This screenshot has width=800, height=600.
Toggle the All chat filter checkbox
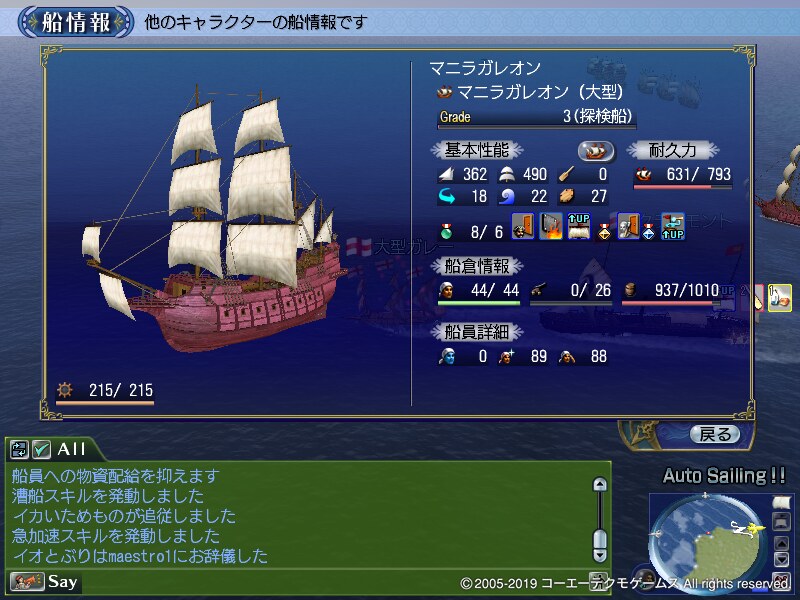(41, 450)
